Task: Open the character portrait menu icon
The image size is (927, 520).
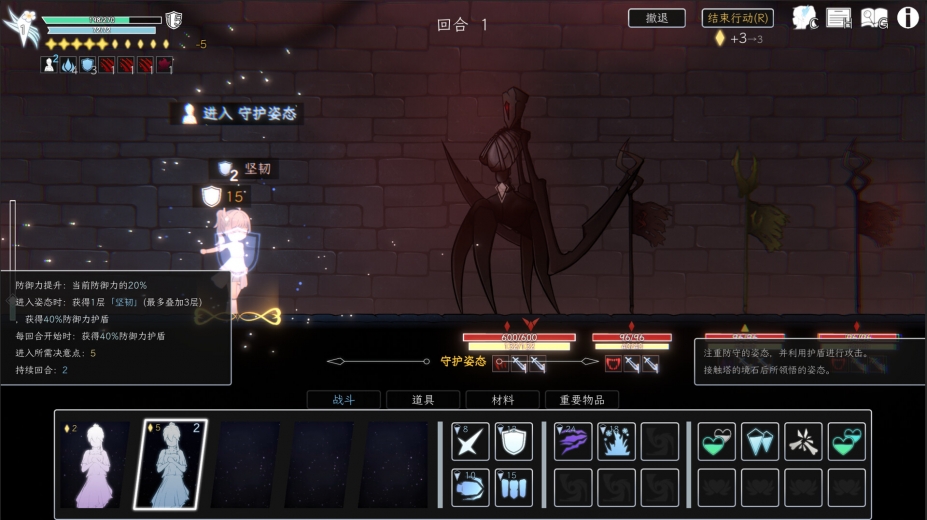Action: click(806, 17)
